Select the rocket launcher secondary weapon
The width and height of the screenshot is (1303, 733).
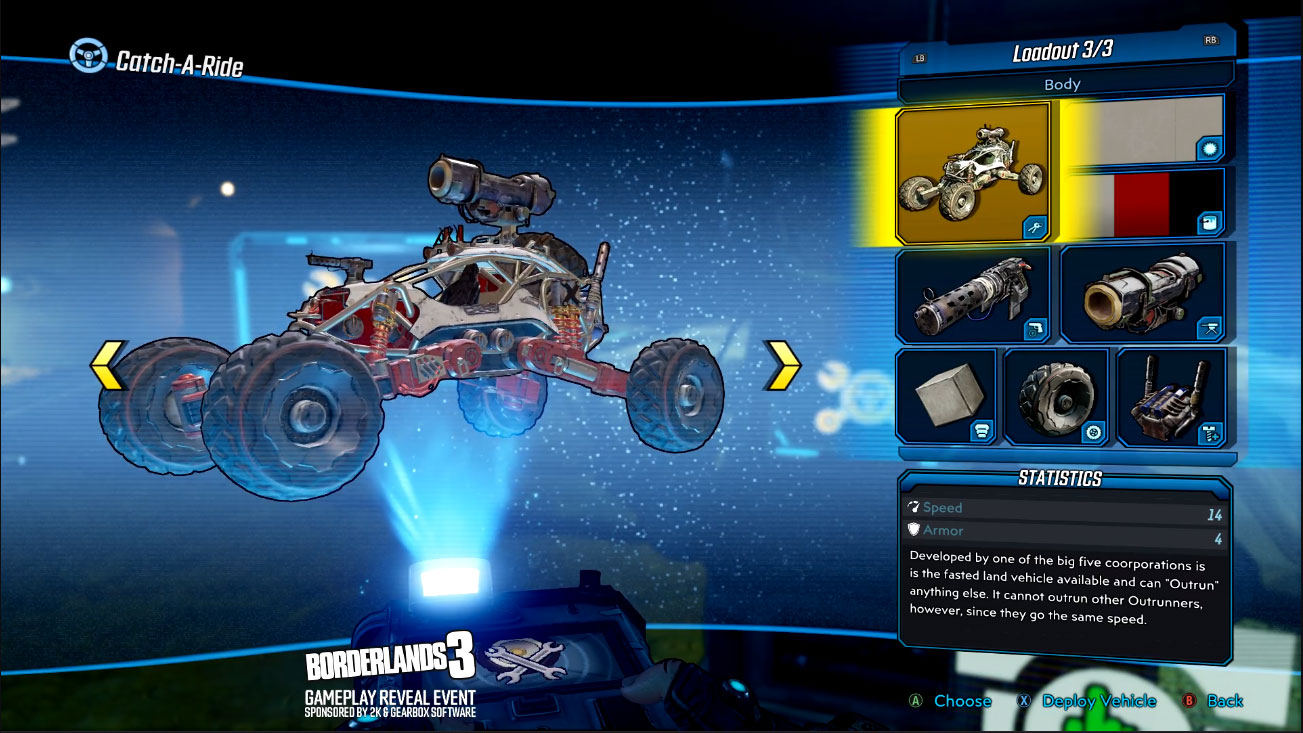tap(1143, 291)
